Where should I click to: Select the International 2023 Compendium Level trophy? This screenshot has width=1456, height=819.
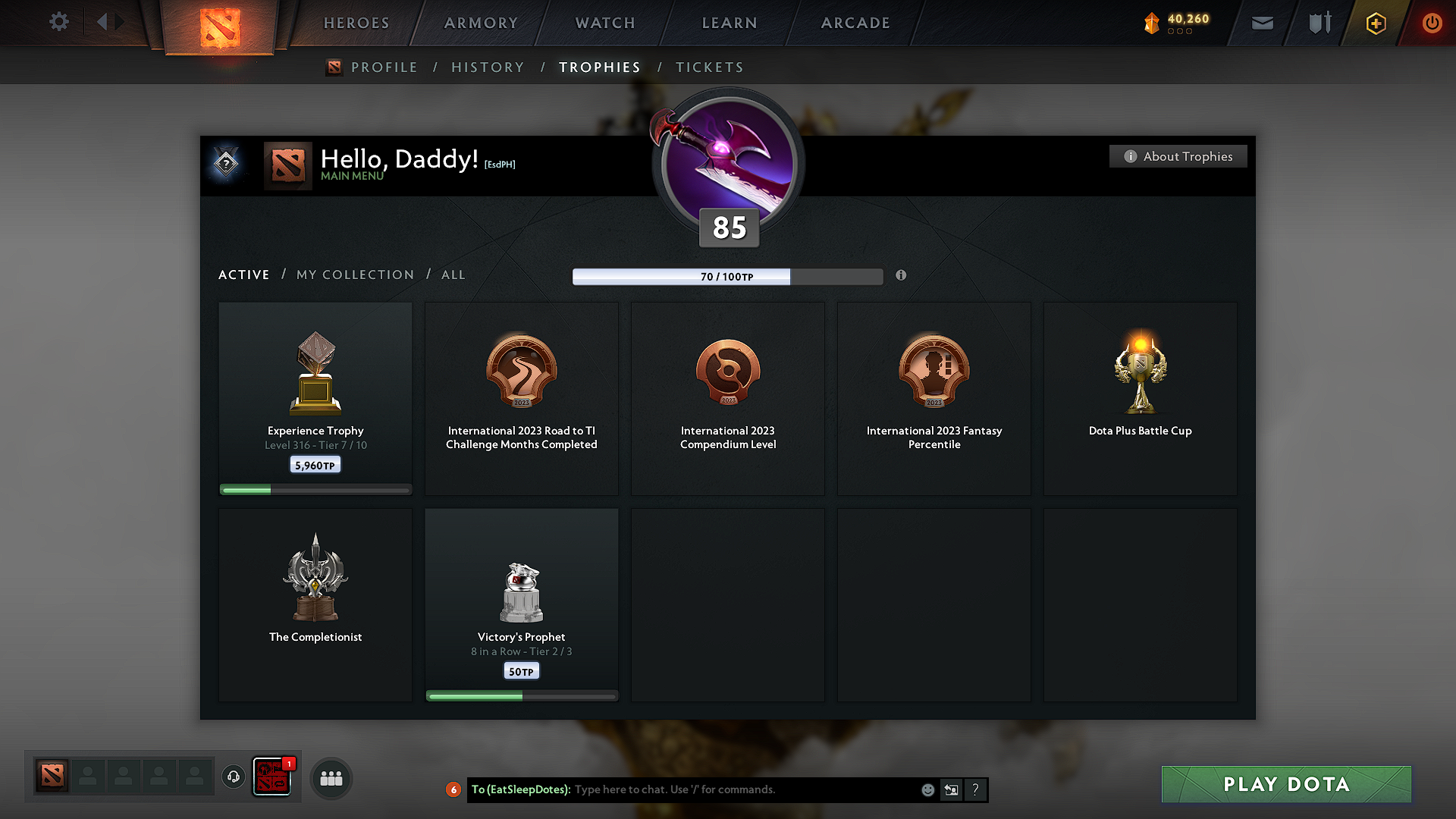(727, 398)
